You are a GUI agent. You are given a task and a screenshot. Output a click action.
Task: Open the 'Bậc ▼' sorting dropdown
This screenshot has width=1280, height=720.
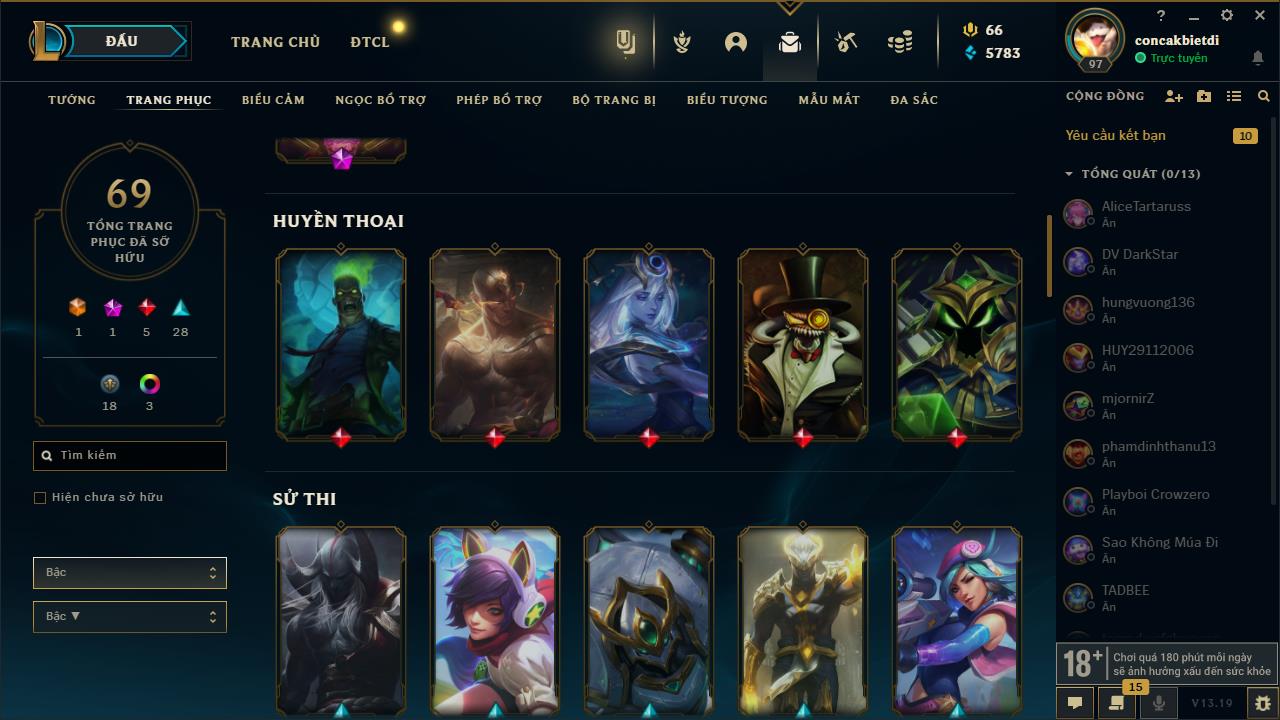tap(129, 616)
